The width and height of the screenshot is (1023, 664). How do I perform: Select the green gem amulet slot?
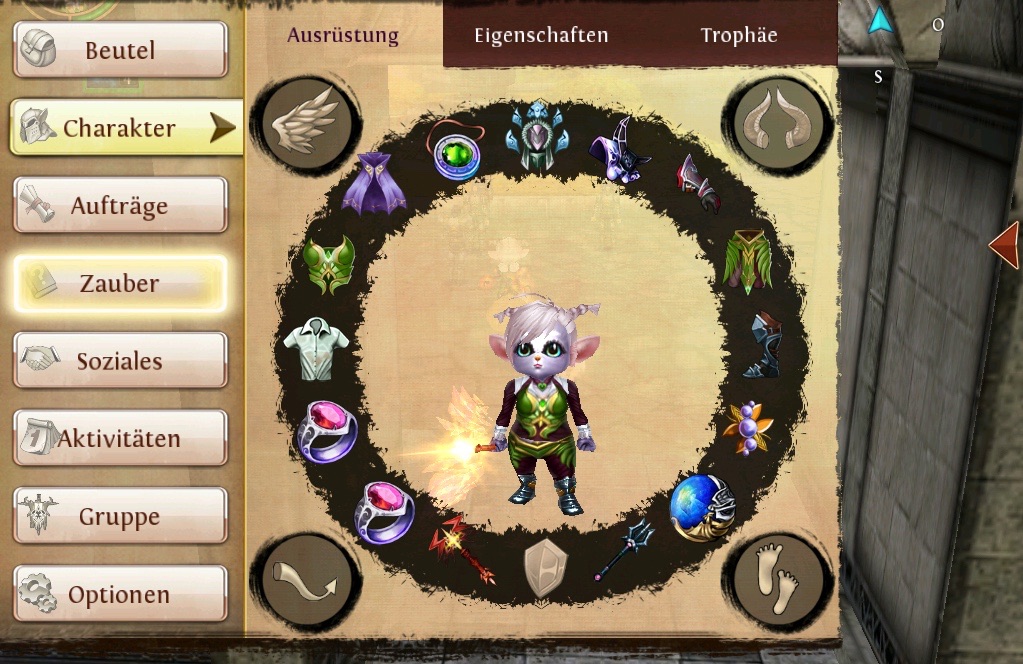[x=456, y=153]
